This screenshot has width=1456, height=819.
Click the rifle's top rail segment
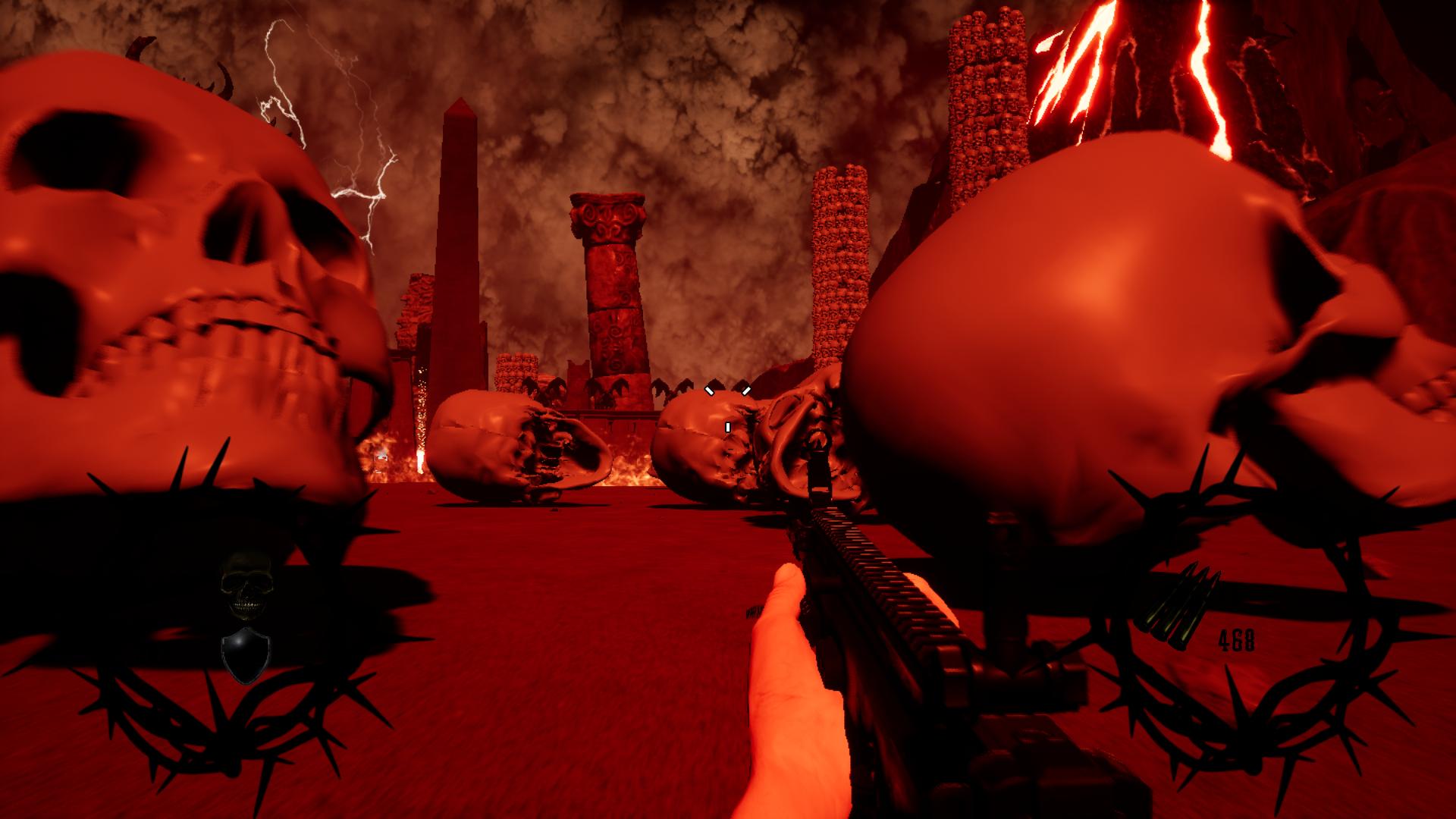[872, 561]
